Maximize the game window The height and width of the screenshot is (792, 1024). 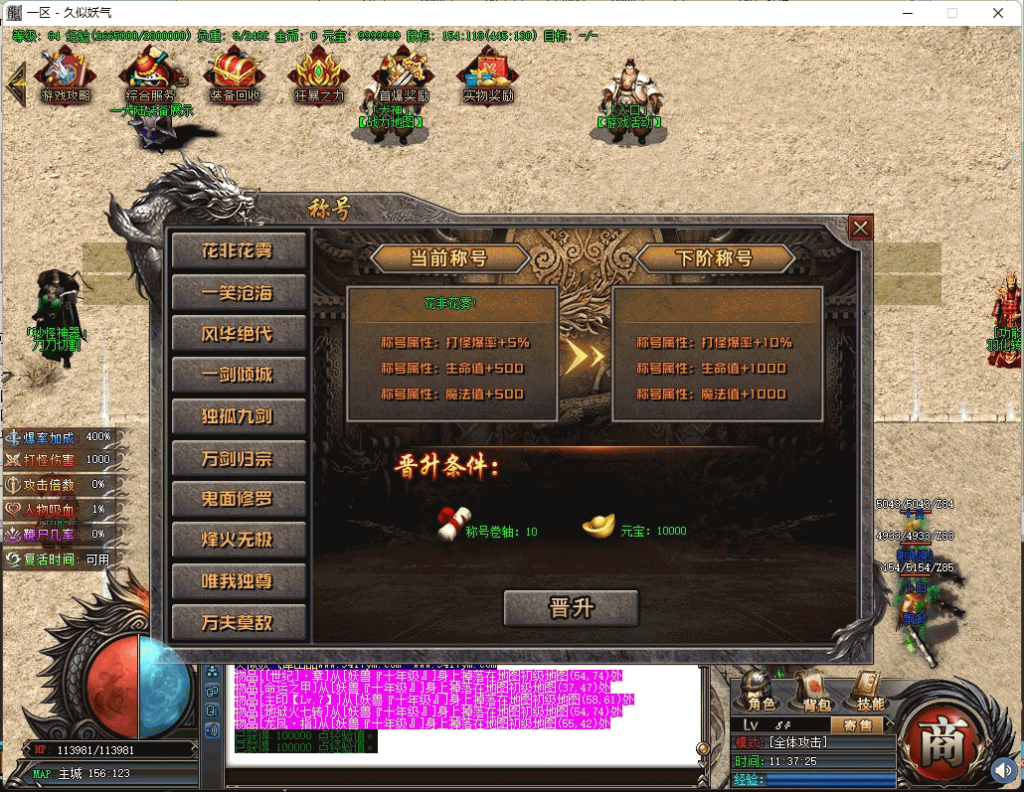click(x=952, y=13)
